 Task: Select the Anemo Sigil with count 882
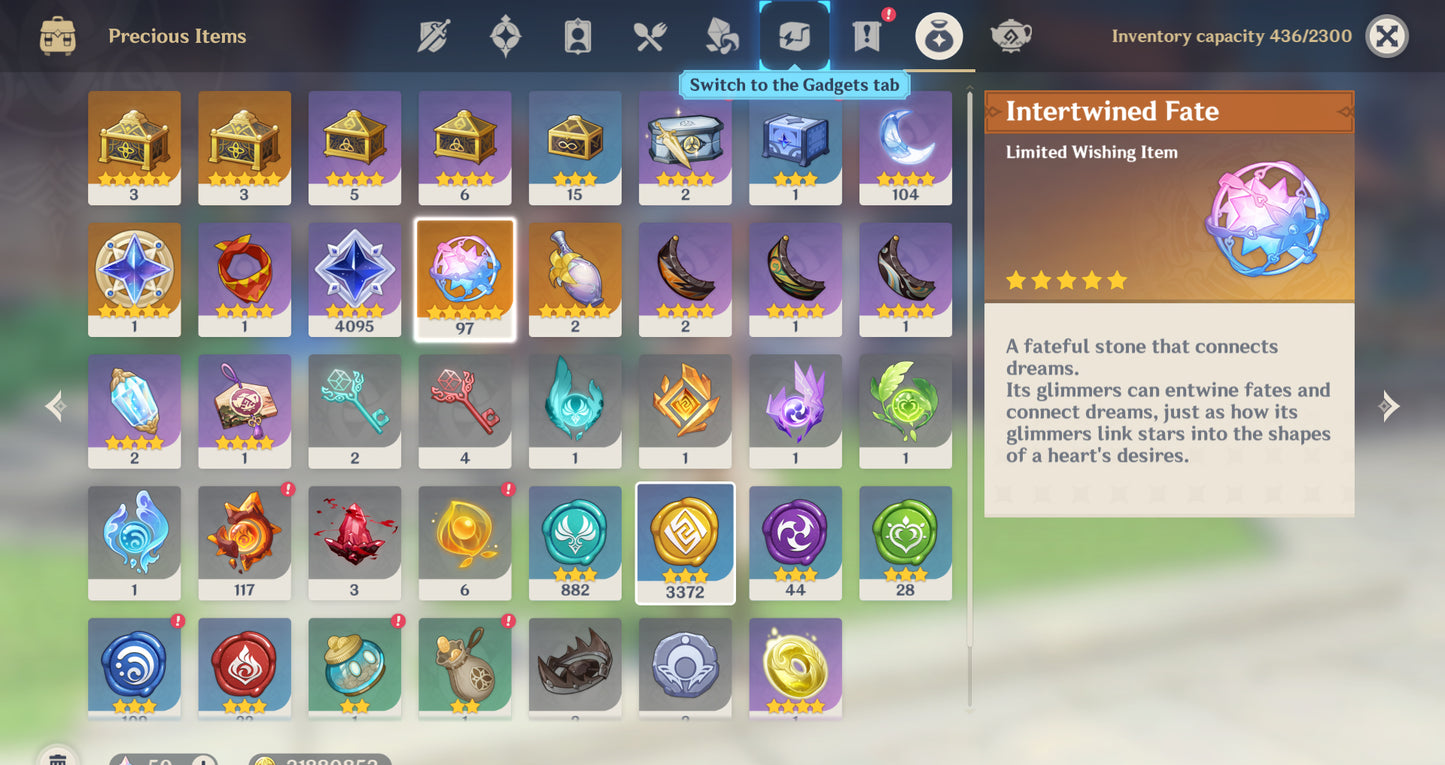[575, 541]
